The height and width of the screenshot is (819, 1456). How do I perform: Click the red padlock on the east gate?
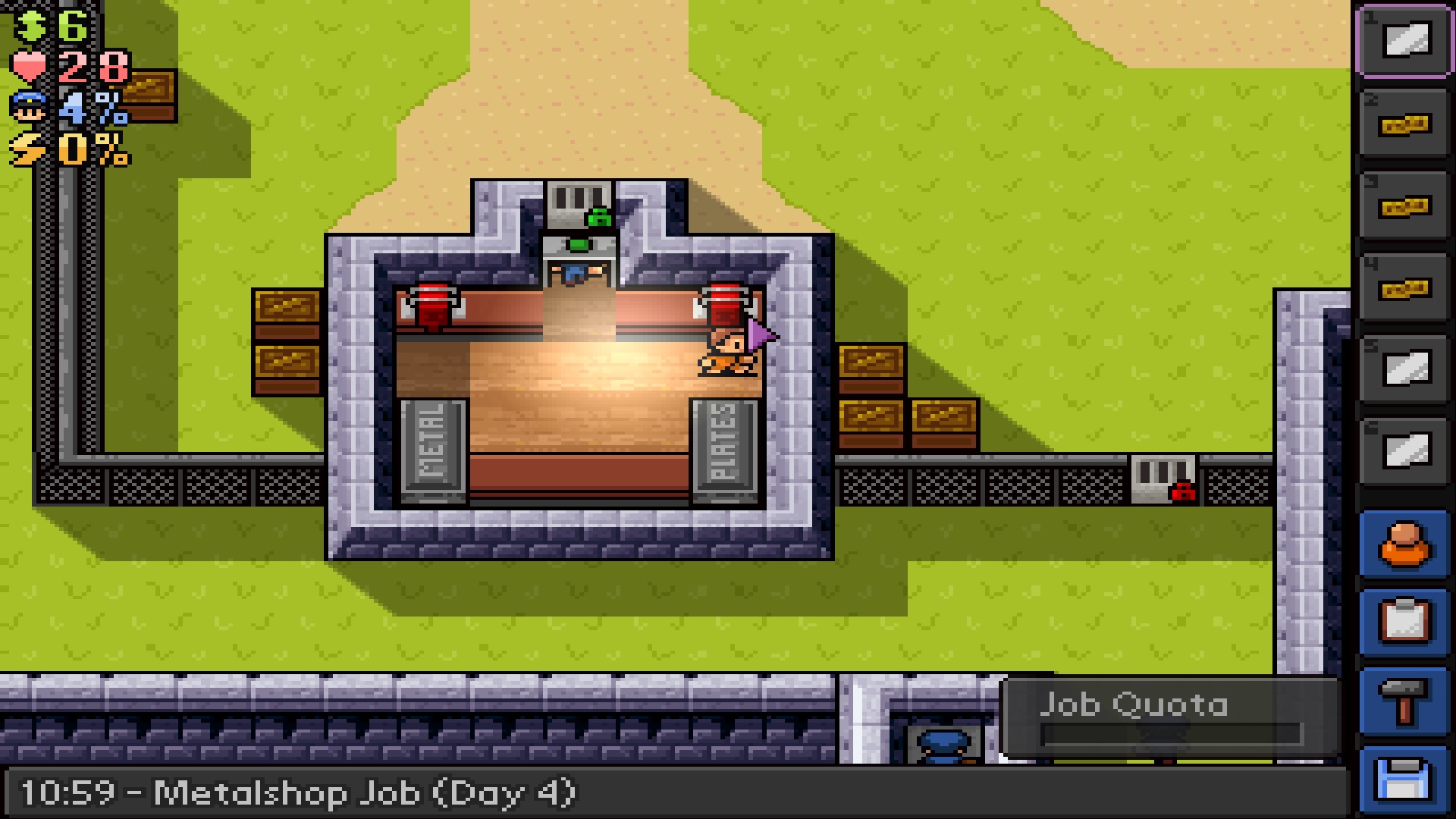pyautogui.click(x=1185, y=491)
